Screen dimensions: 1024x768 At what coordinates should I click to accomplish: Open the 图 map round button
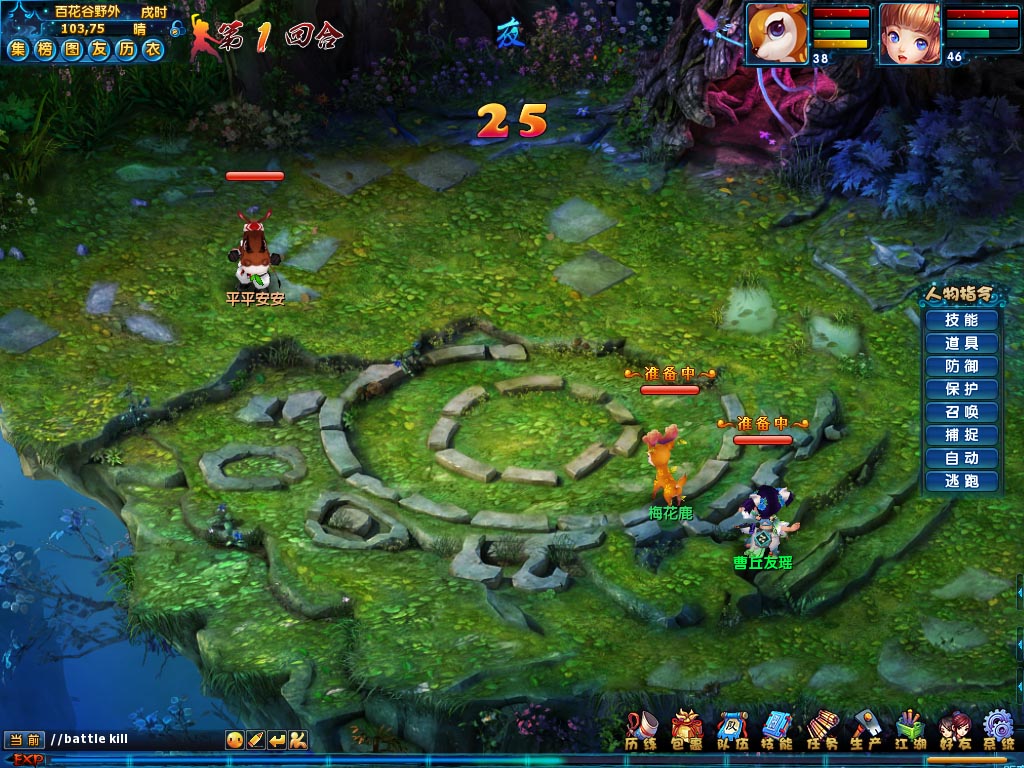tap(72, 49)
